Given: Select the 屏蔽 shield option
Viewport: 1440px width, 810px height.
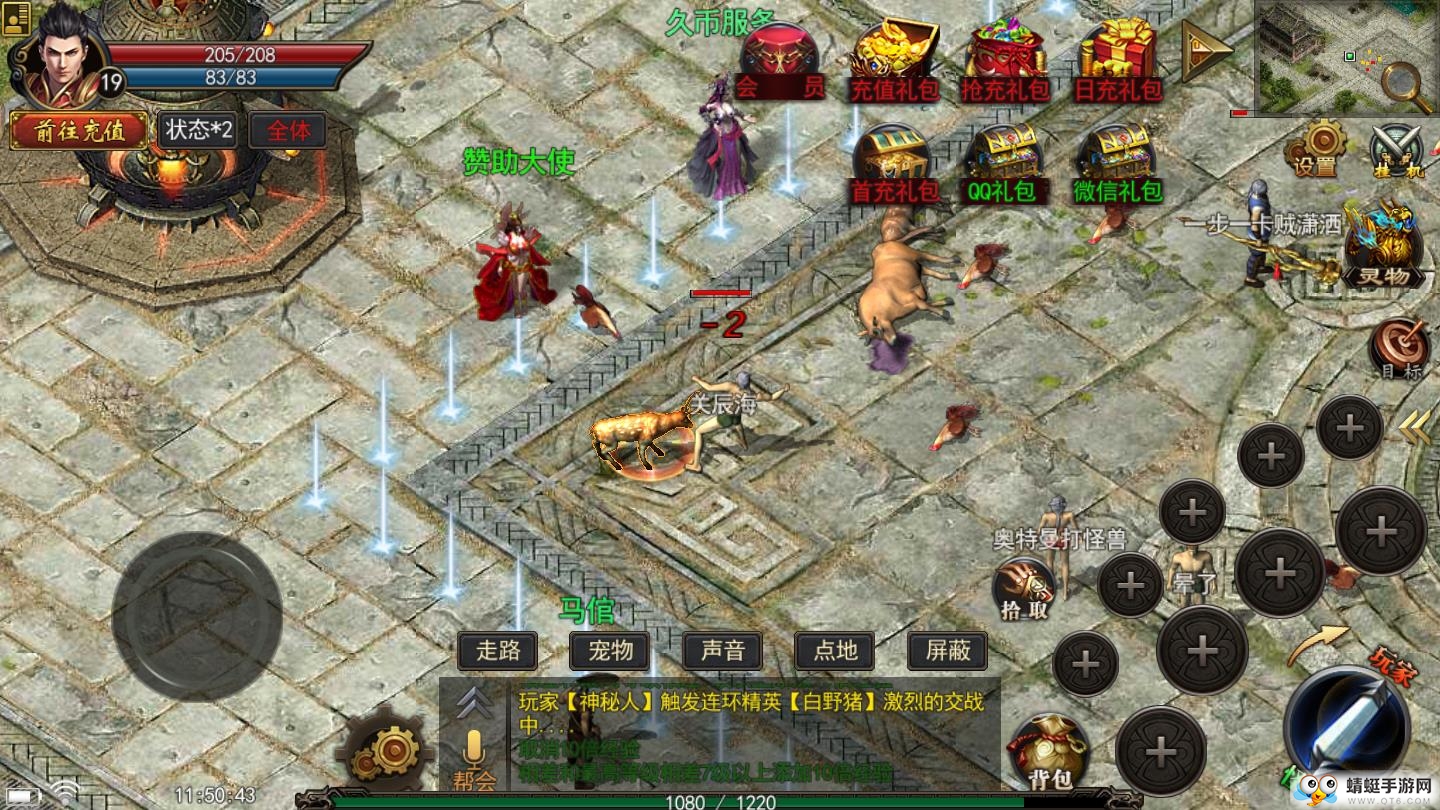Looking at the screenshot, I should click(x=947, y=651).
